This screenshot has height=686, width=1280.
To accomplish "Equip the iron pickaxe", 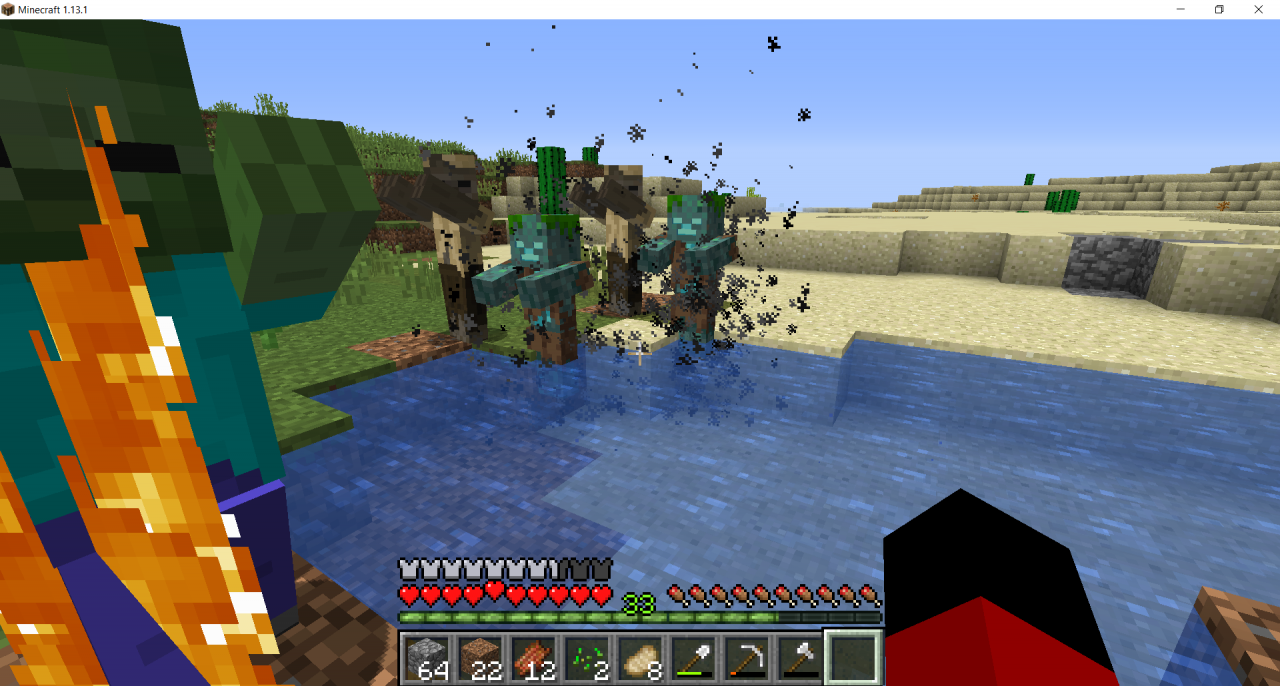I will pos(747,657).
